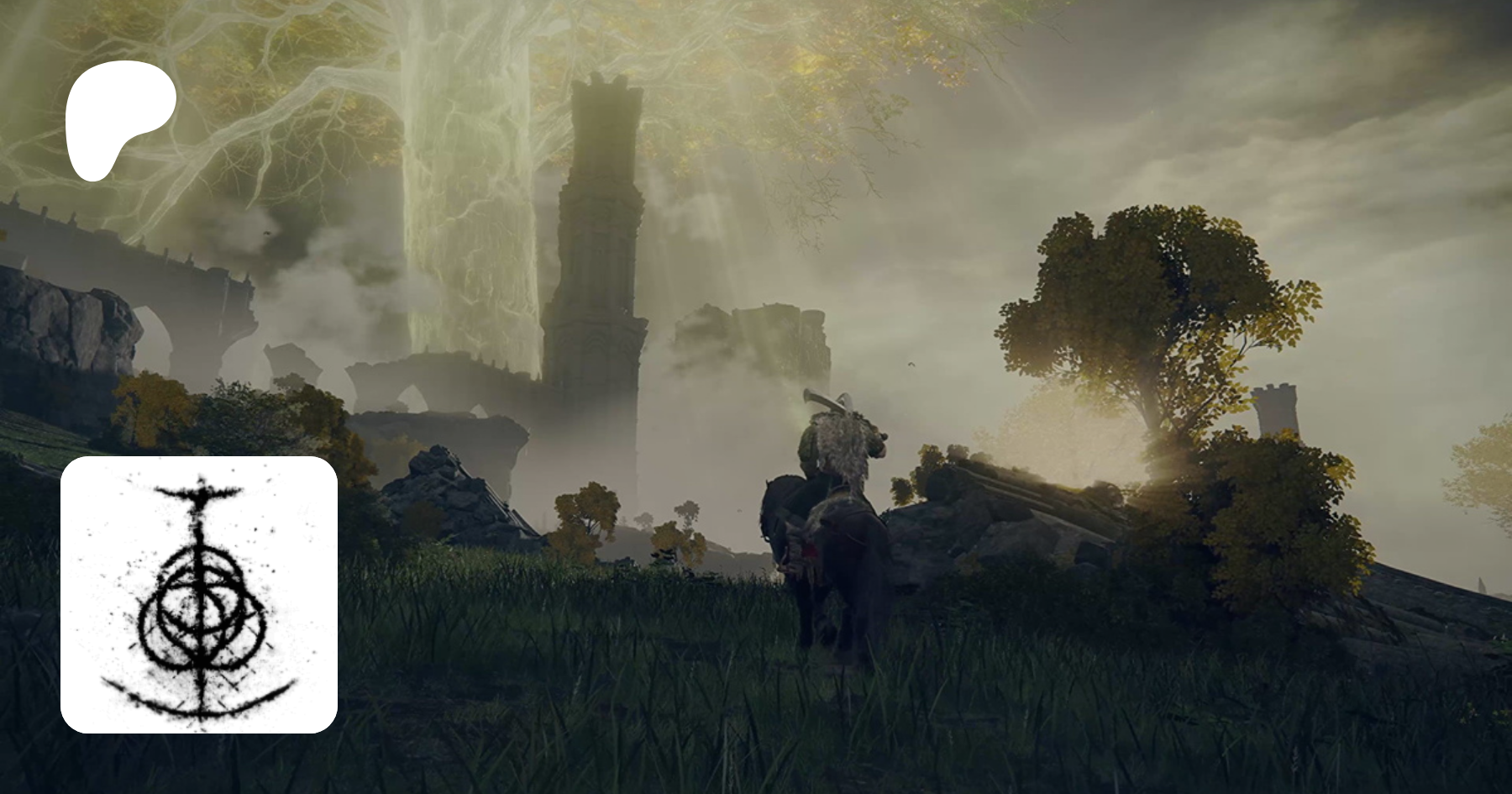This screenshot has height=794, width=1512.
Task: Open the Elden Ring rune avatar thumbnail
Action: 199,594
